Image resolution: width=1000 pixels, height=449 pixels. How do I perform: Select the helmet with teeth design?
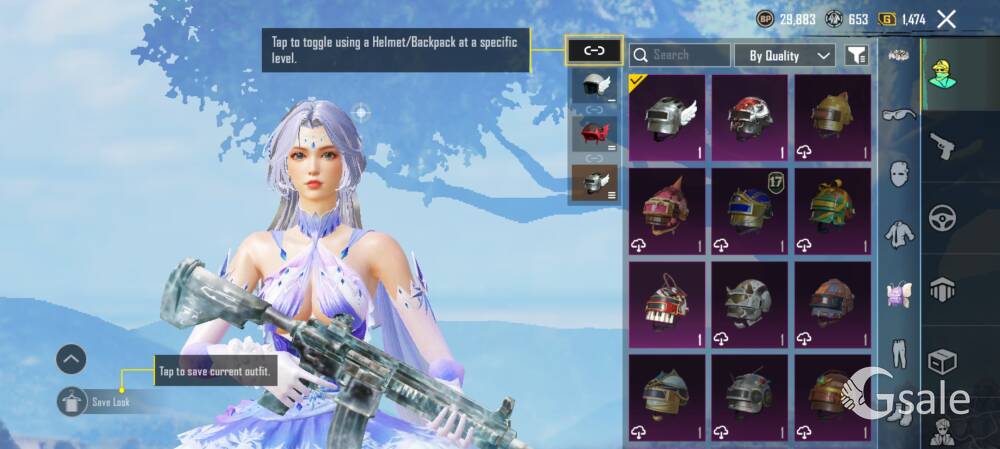(666, 304)
